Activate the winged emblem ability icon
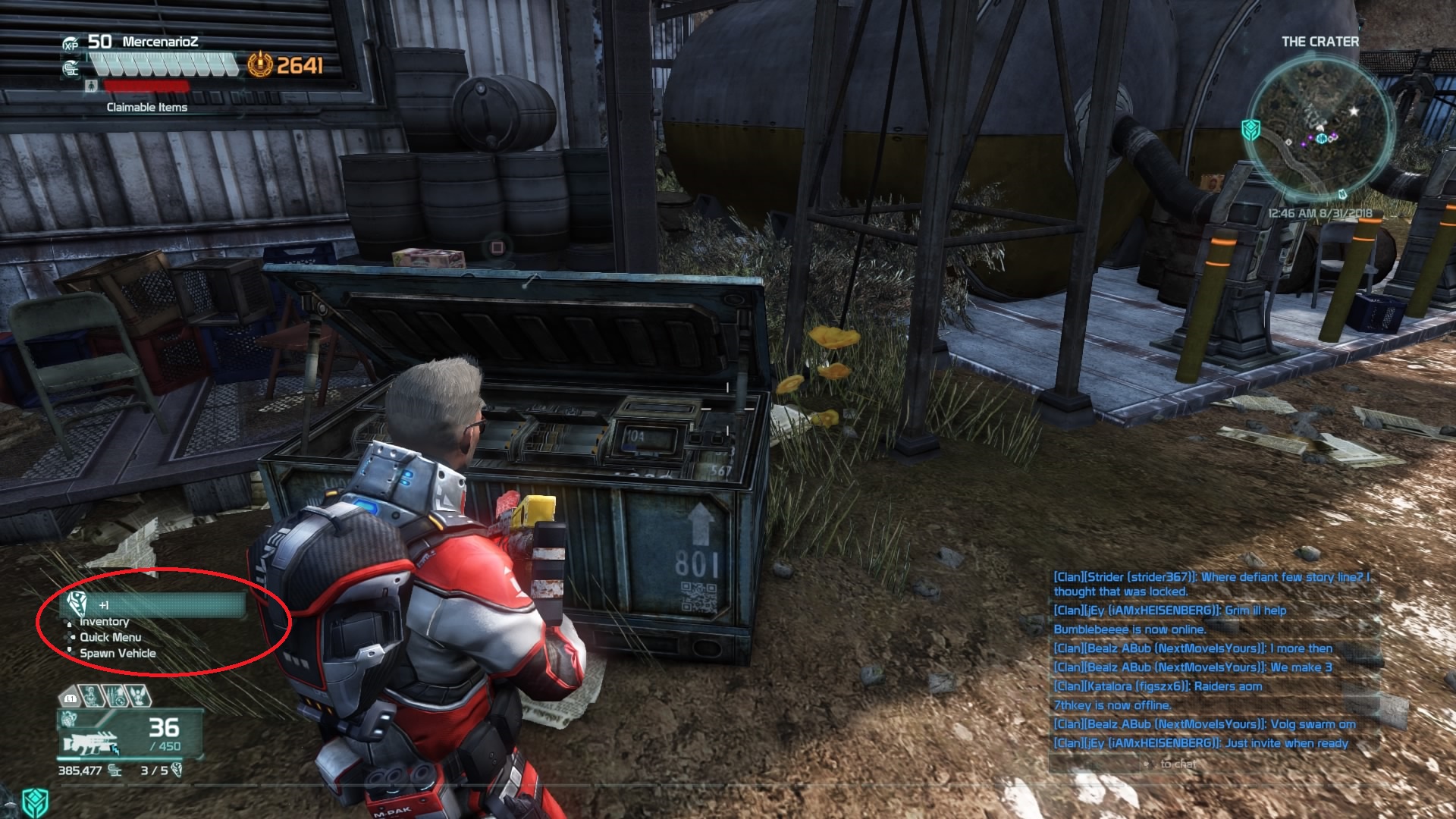The image size is (1456, 819). tap(139, 695)
